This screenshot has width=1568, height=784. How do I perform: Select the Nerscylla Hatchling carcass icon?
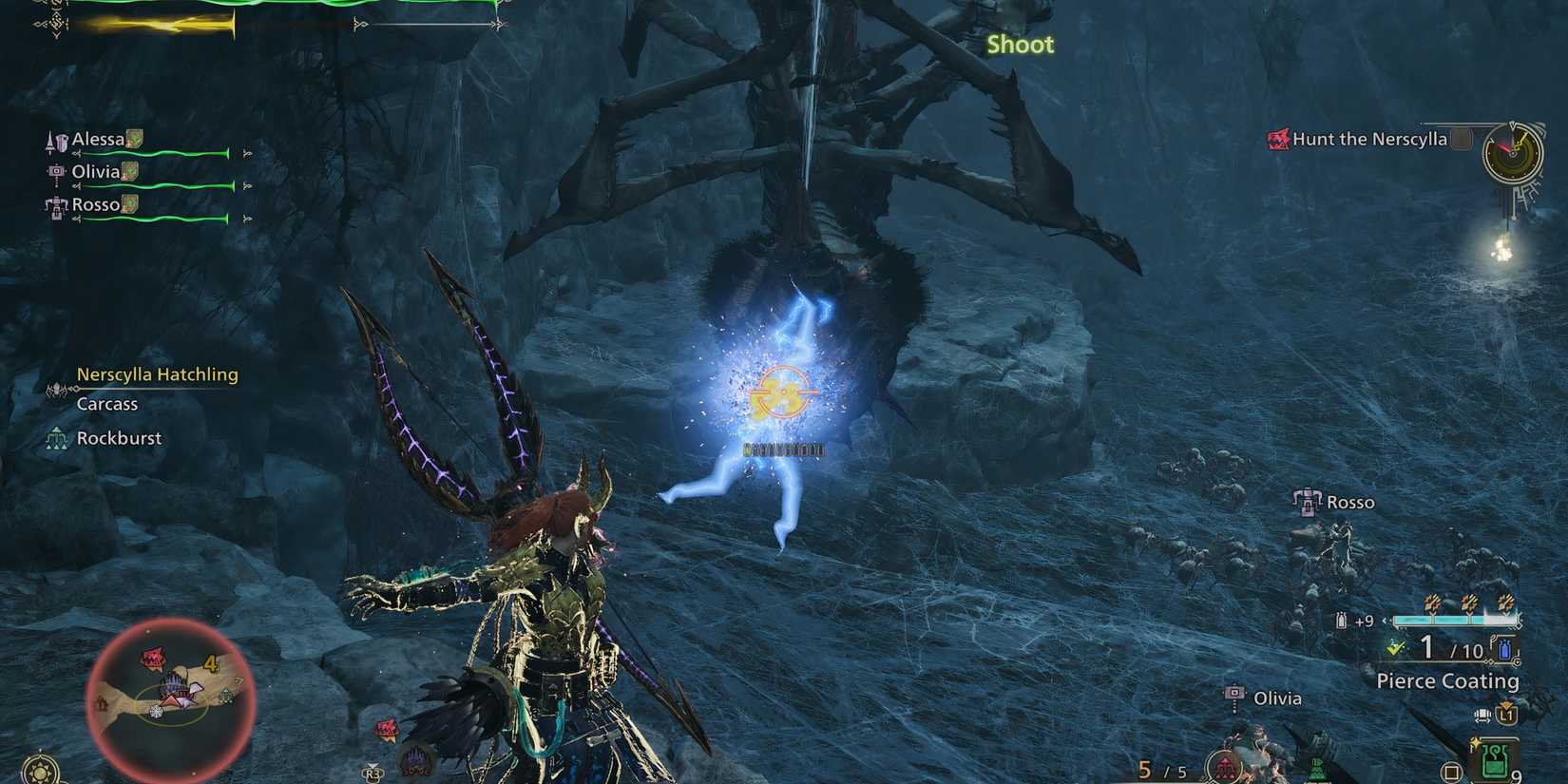pyautogui.click(x=57, y=390)
